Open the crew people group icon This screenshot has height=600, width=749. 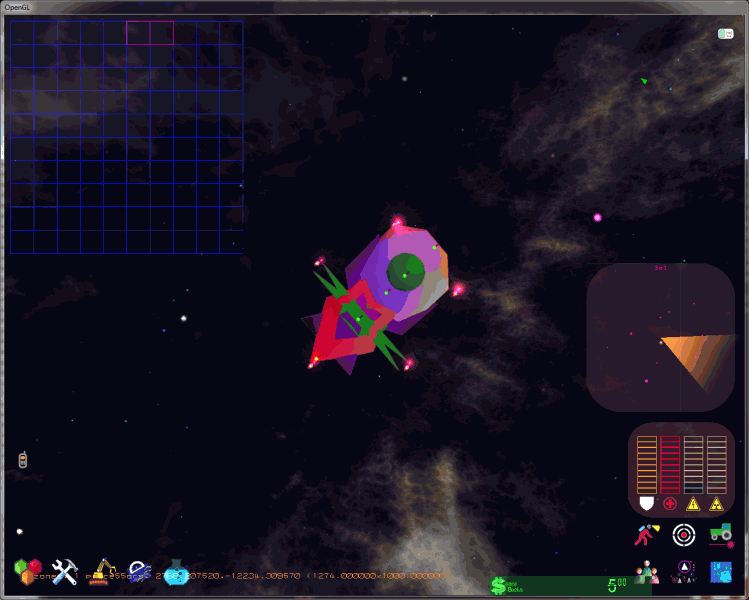(x=647, y=571)
